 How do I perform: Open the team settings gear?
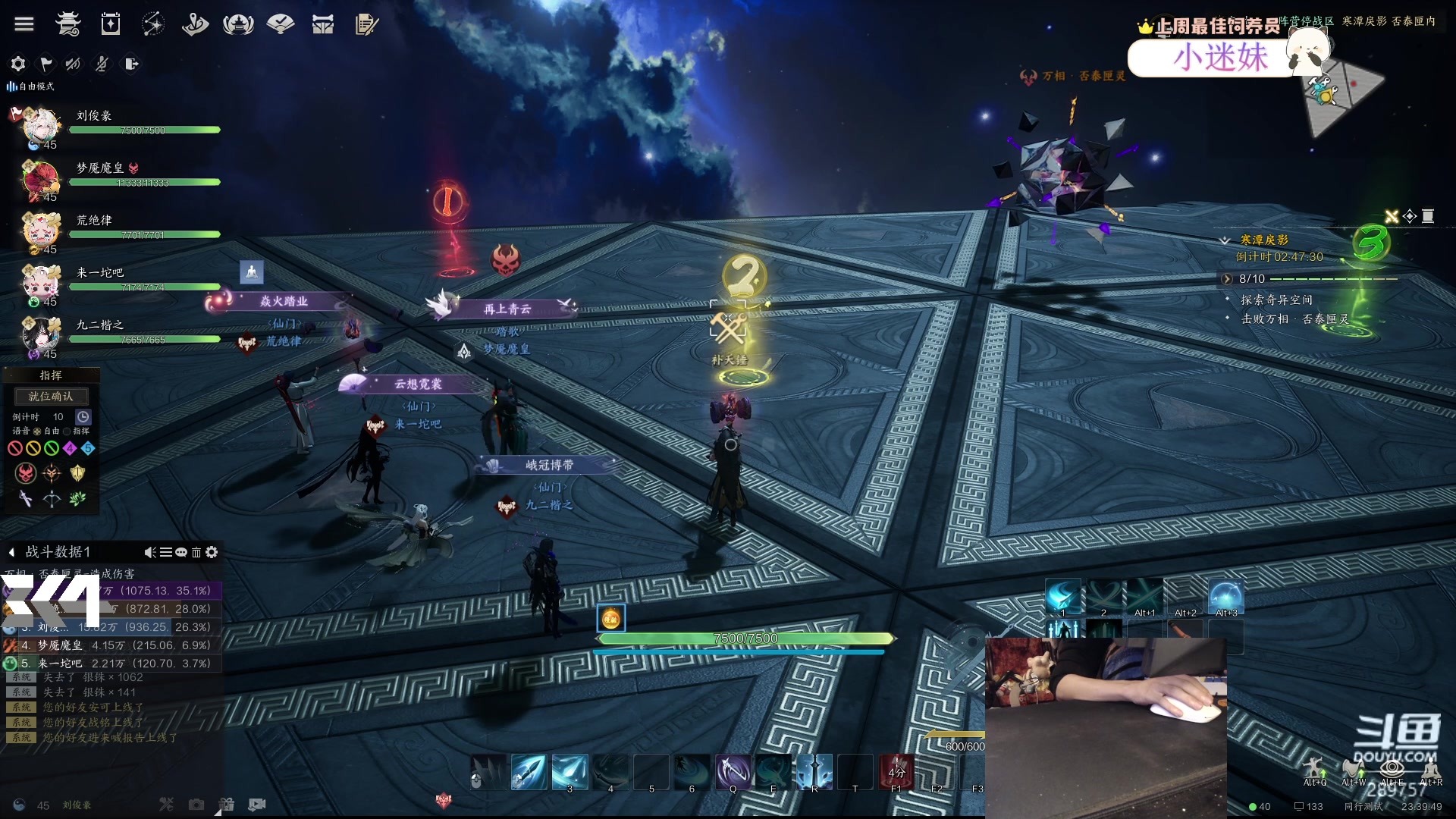pos(18,64)
